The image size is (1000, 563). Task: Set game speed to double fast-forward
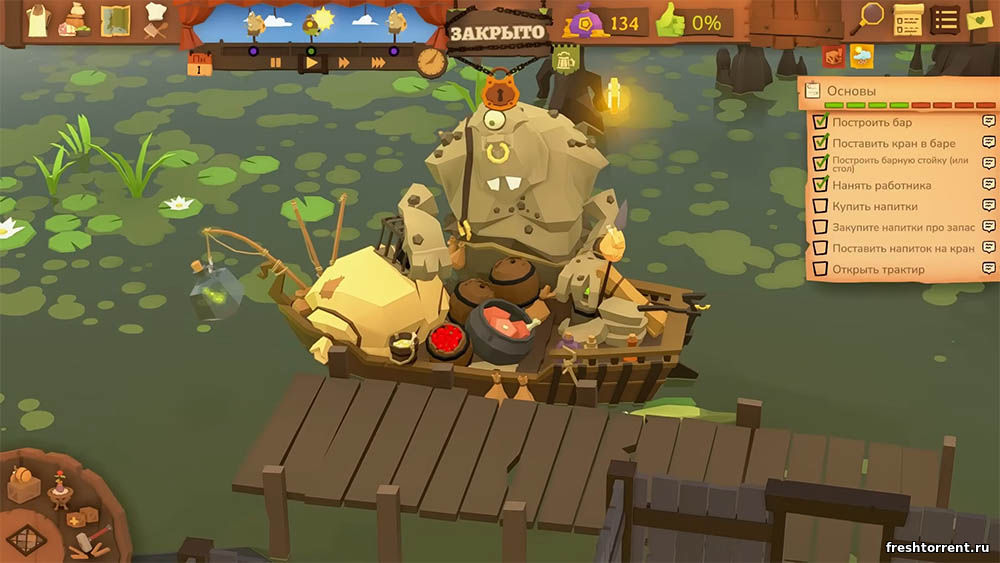coord(344,62)
